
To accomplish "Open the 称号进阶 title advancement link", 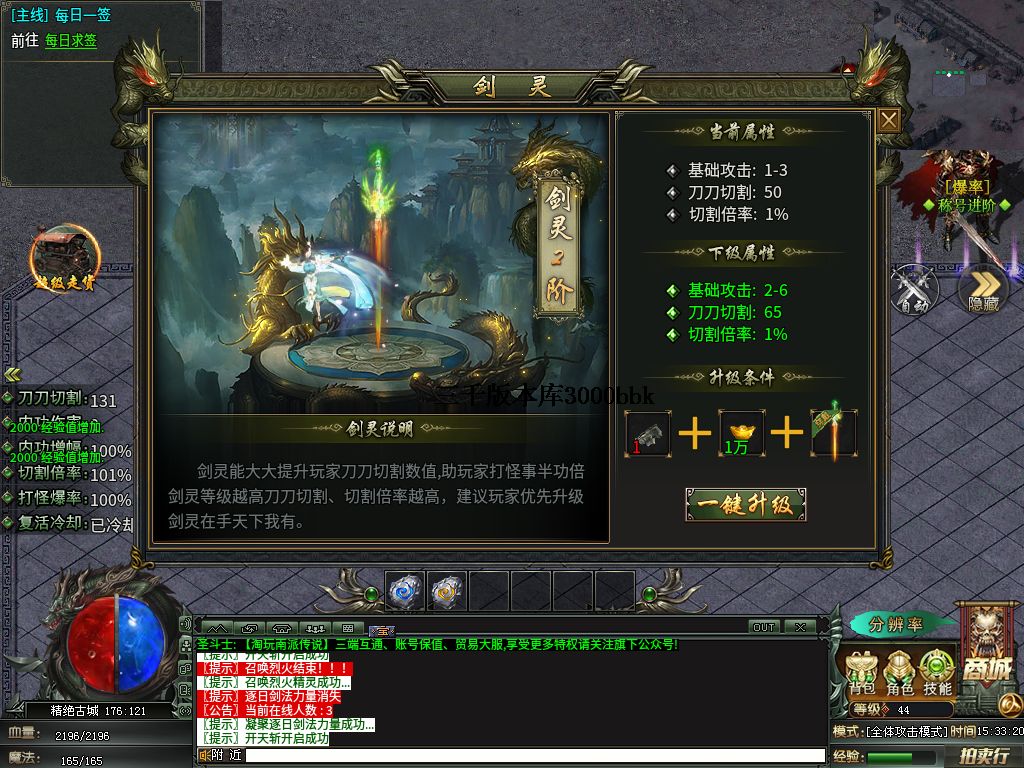I will tap(967, 205).
